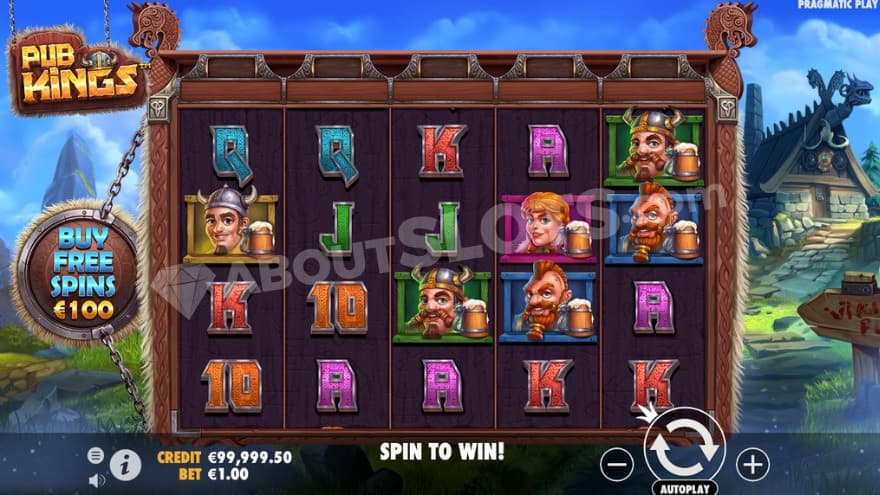Decrease the bet with the minus button
This screenshot has height=495, width=880.
(618, 464)
